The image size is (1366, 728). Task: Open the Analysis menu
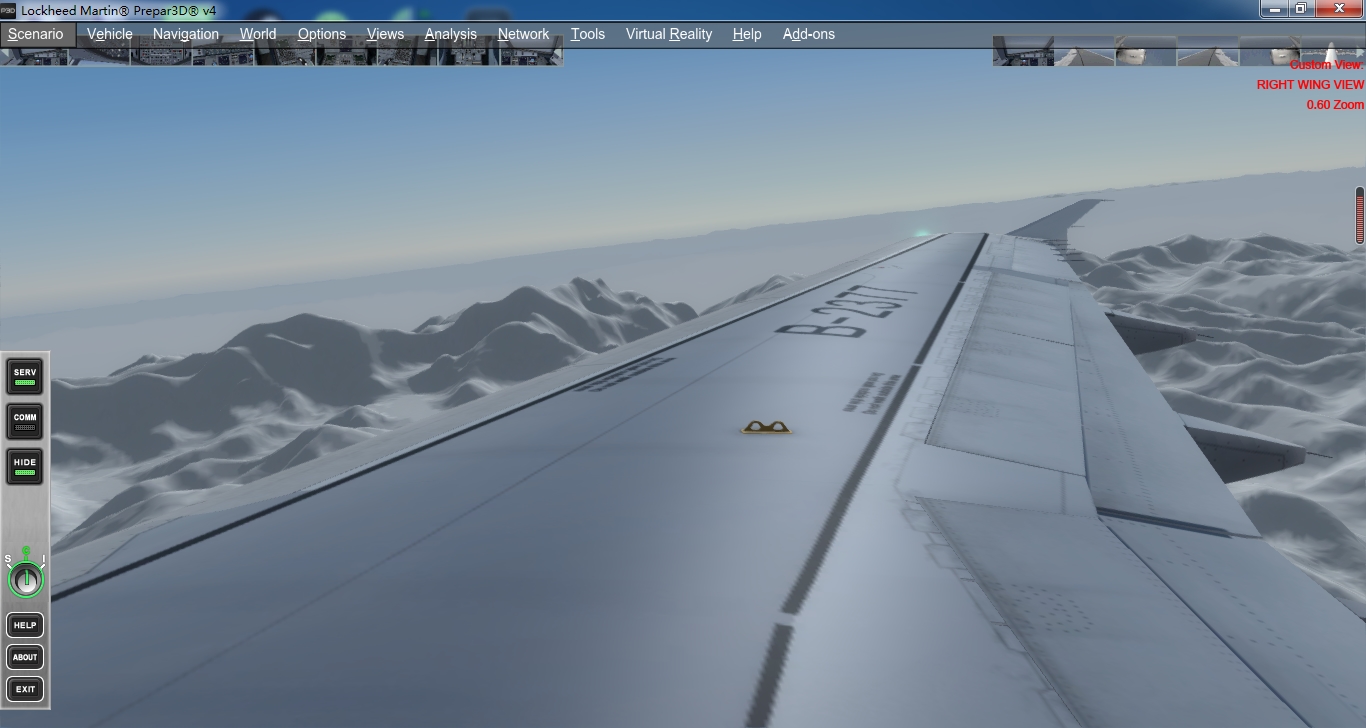pyautogui.click(x=451, y=34)
